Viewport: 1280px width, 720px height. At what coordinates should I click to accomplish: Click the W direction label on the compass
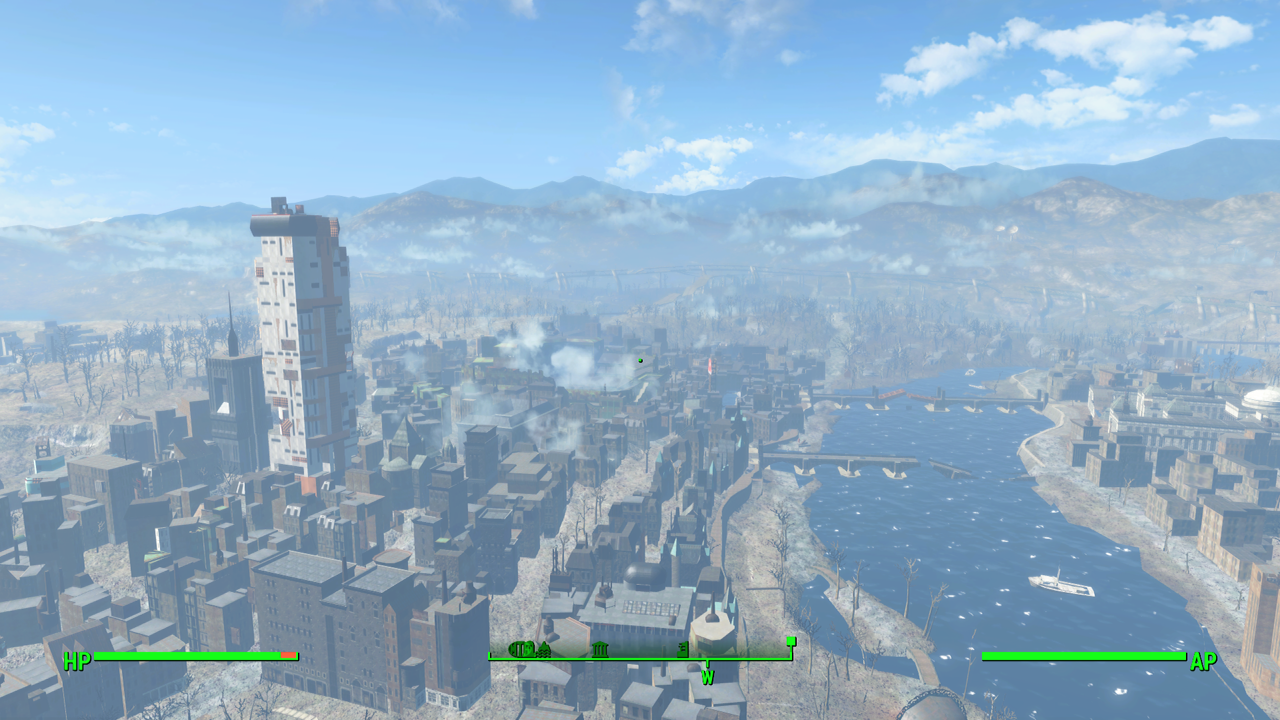(708, 676)
